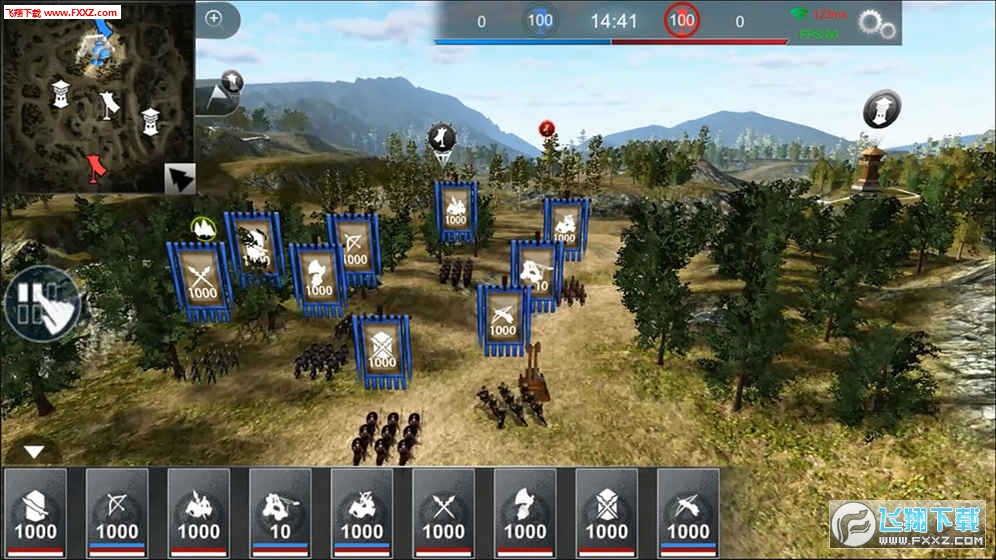The height and width of the screenshot is (560, 996).
Task: Choose the crossbow unit card
Action: (689, 512)
